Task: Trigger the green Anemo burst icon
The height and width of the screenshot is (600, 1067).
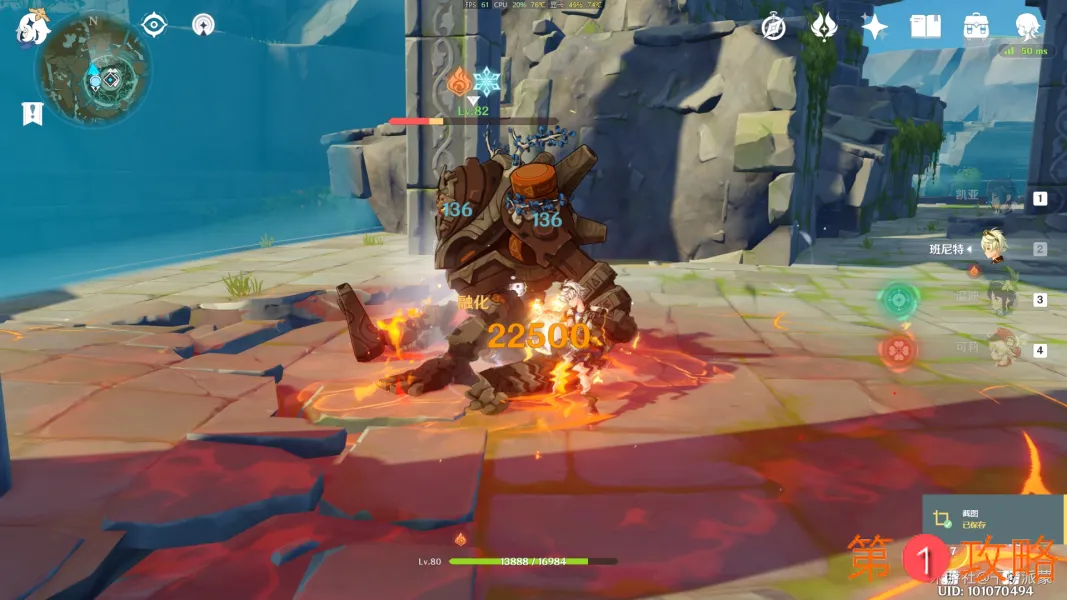Action: tap(899, 299)
